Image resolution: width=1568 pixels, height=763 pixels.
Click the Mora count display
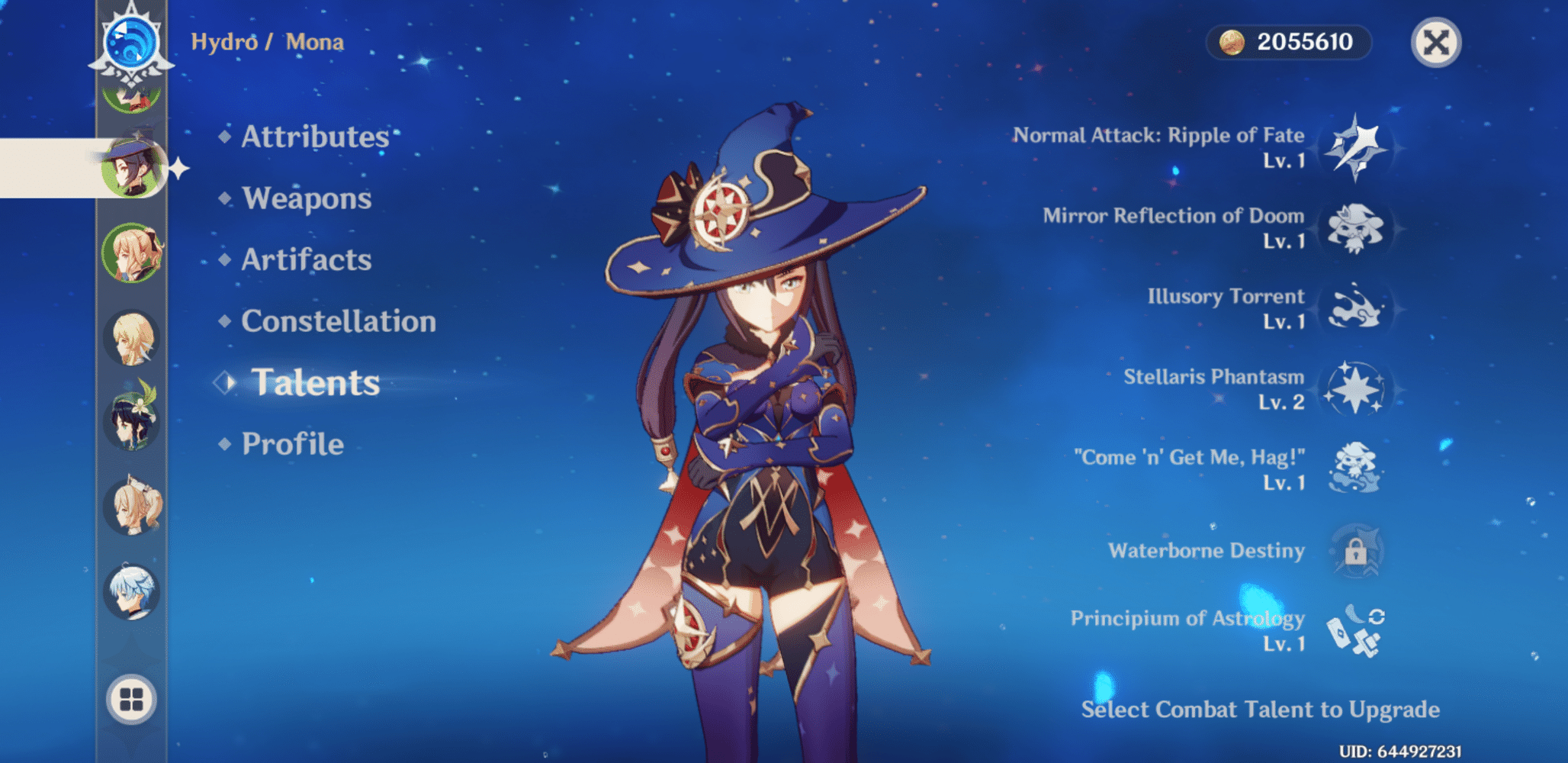pos(1289,43)
